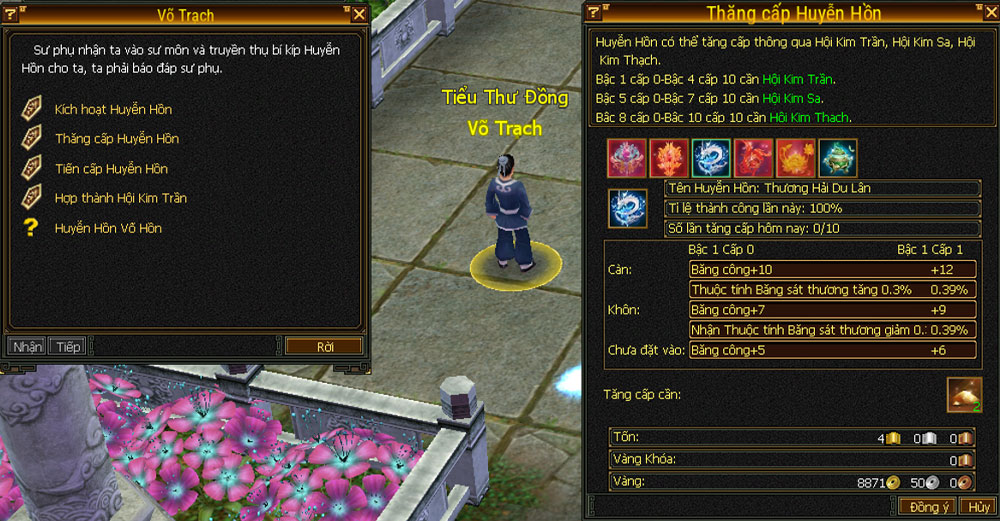
Task: Select "Thăng cấp Huyễn Hồn" in the dialogue
Action: pyautogui.click(x=116, y=139)
